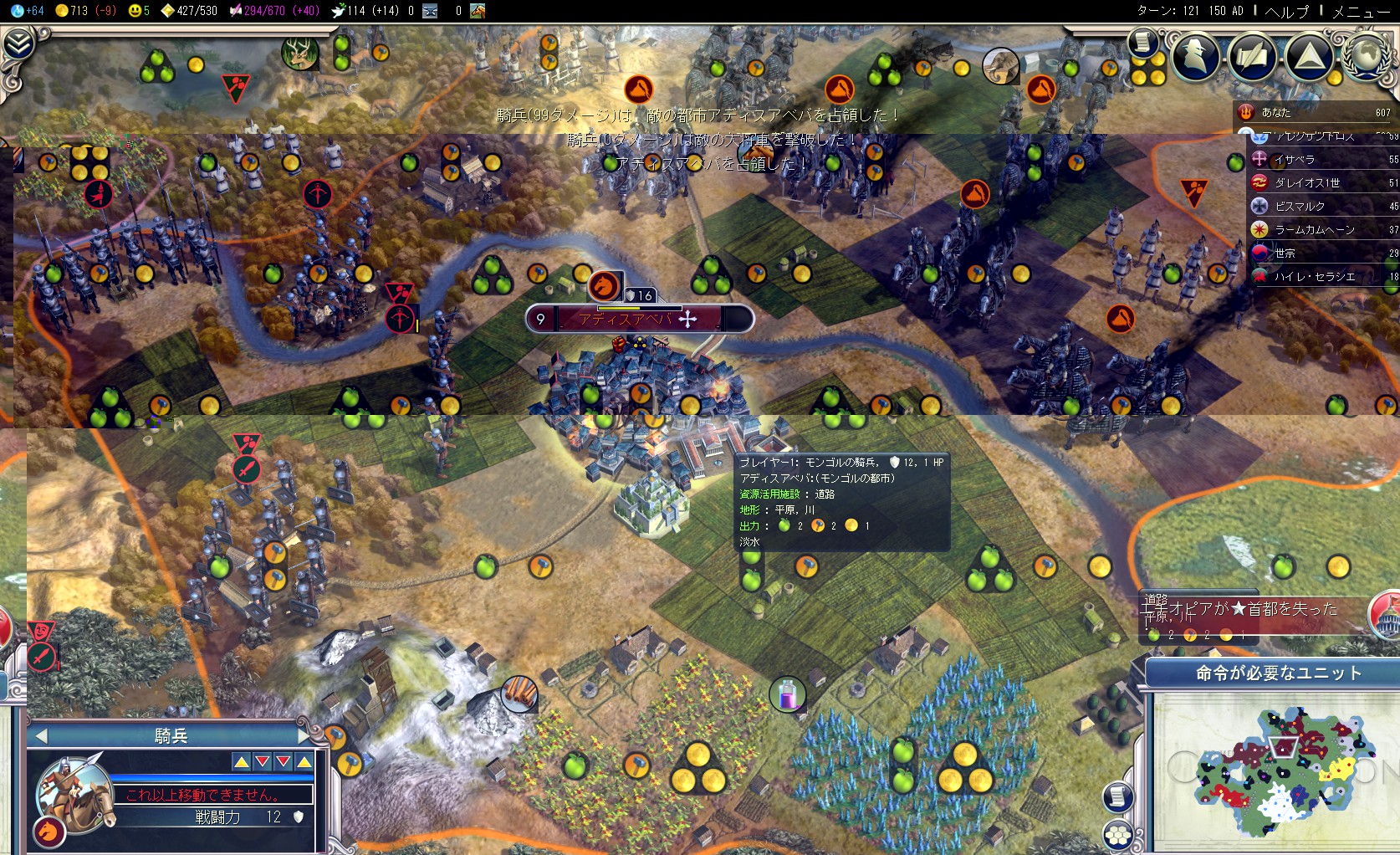Screen dimensions: 1400x855
Task: Open the small scroll notification log
Action: pyautogui.click(x=1142, y=42)
